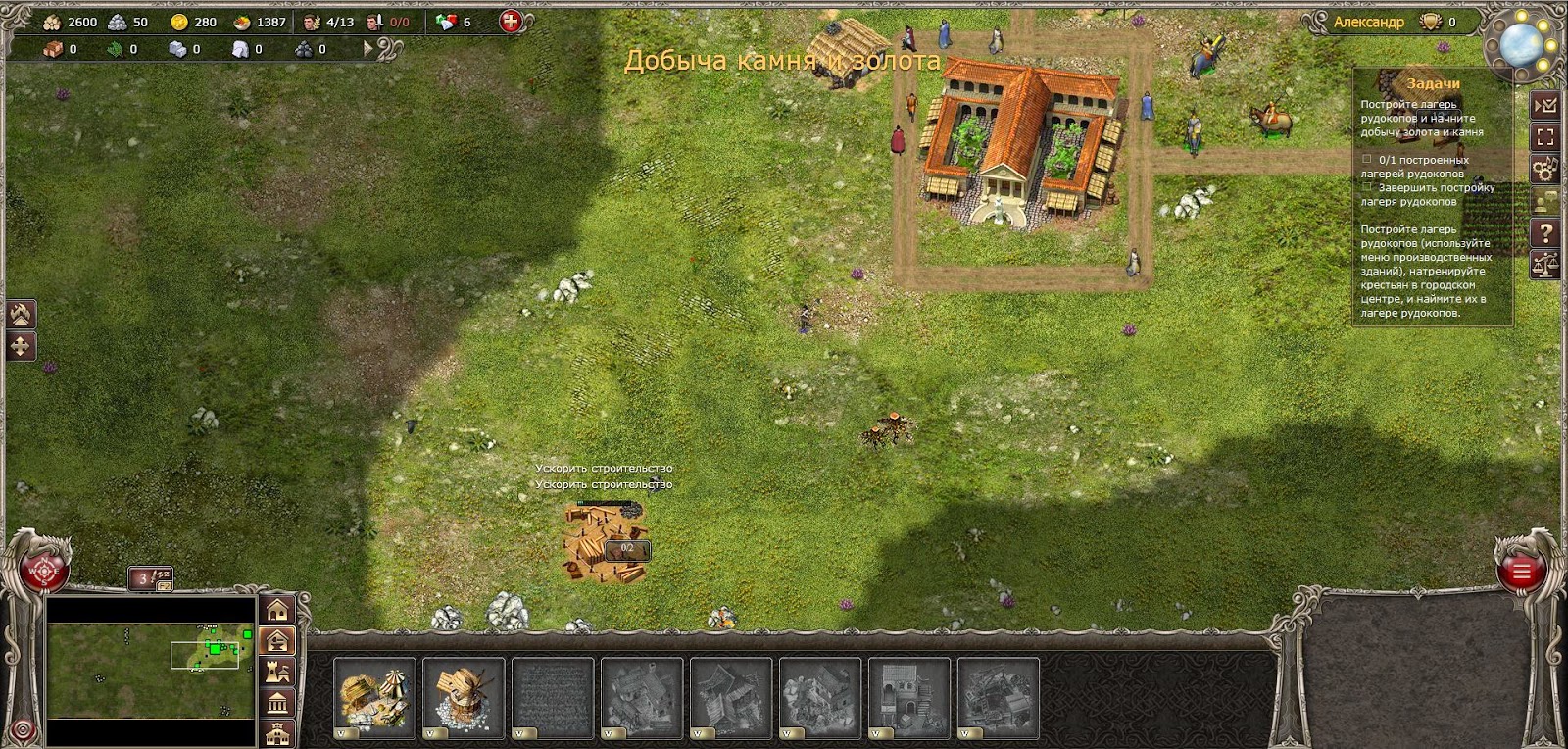Open the castle tower military buildings tab

coord(278,673)
